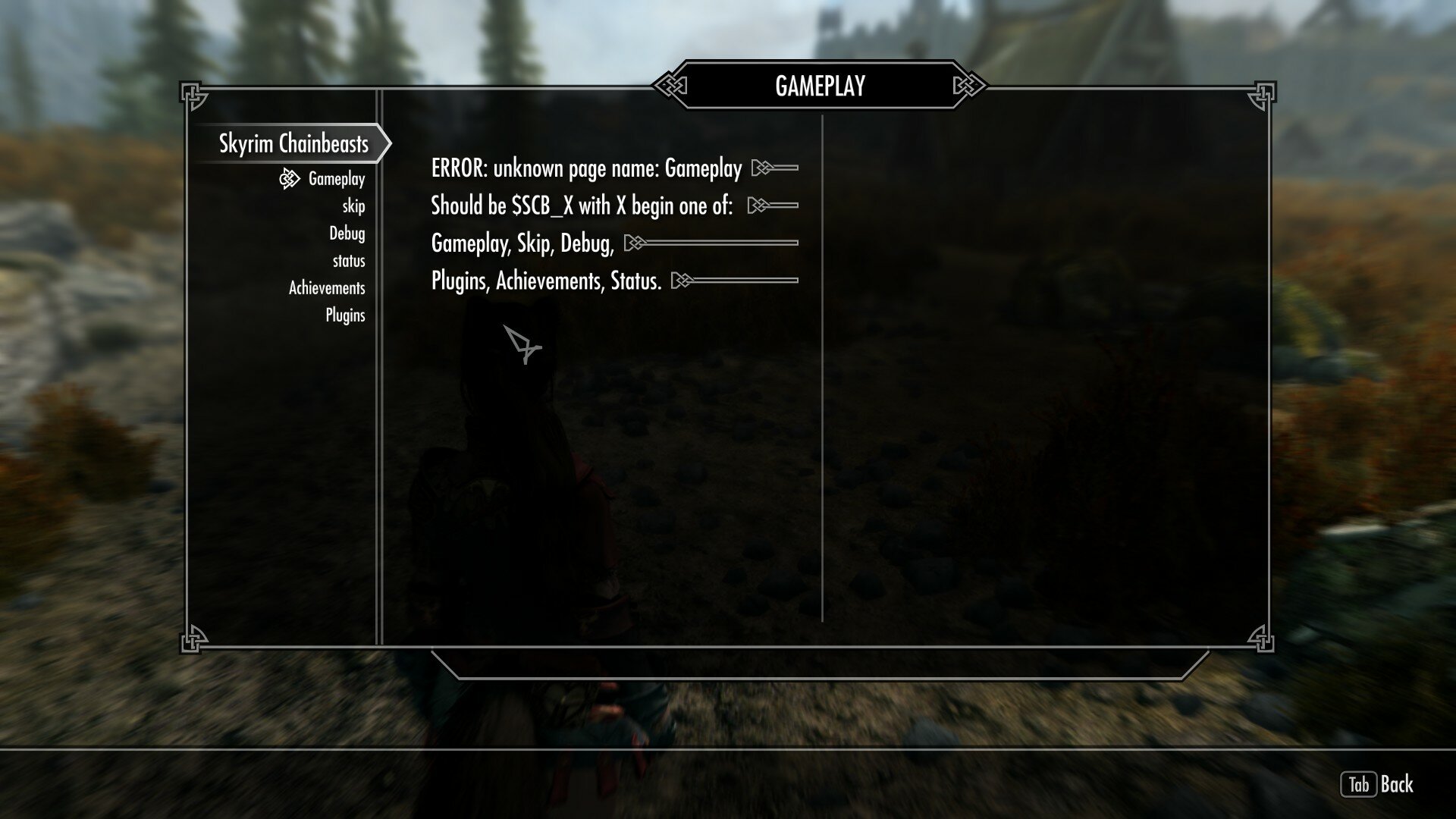1456x819 pixels.
Task: Click the knot icon beside 'Plugins, Achievements, Status.'
Action: 682,280
